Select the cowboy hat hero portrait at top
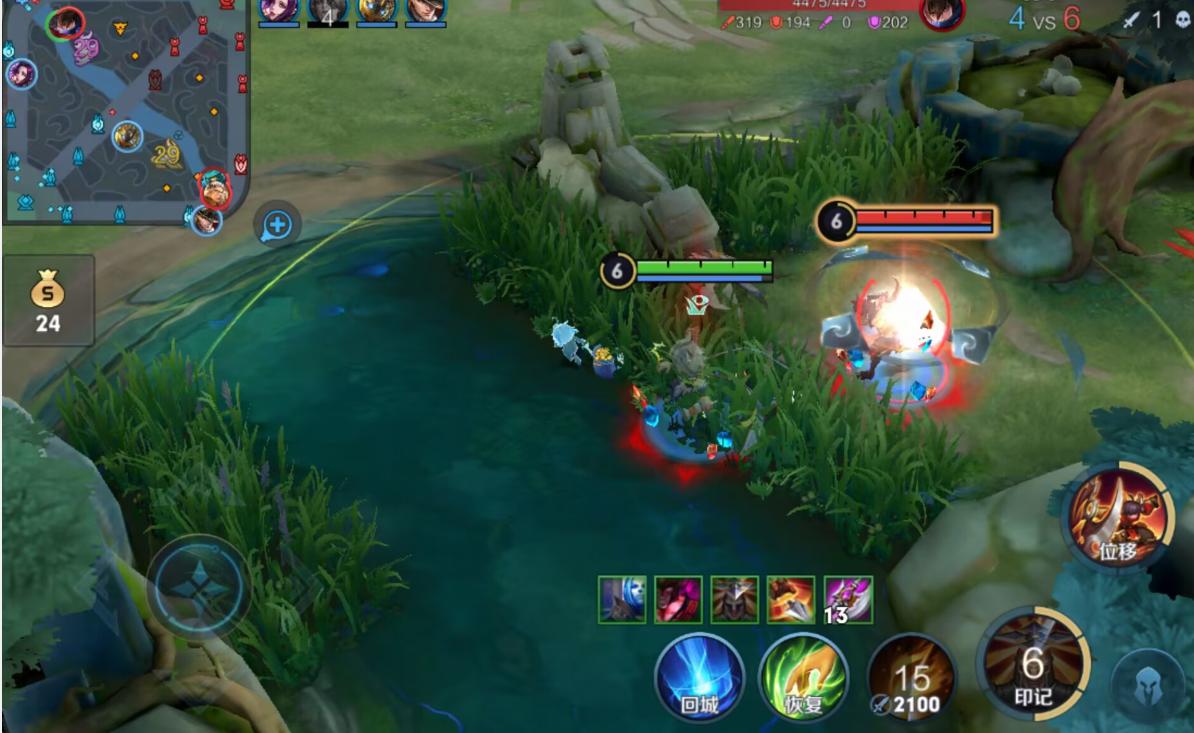The image size is (1194, 733). (425, 10)
